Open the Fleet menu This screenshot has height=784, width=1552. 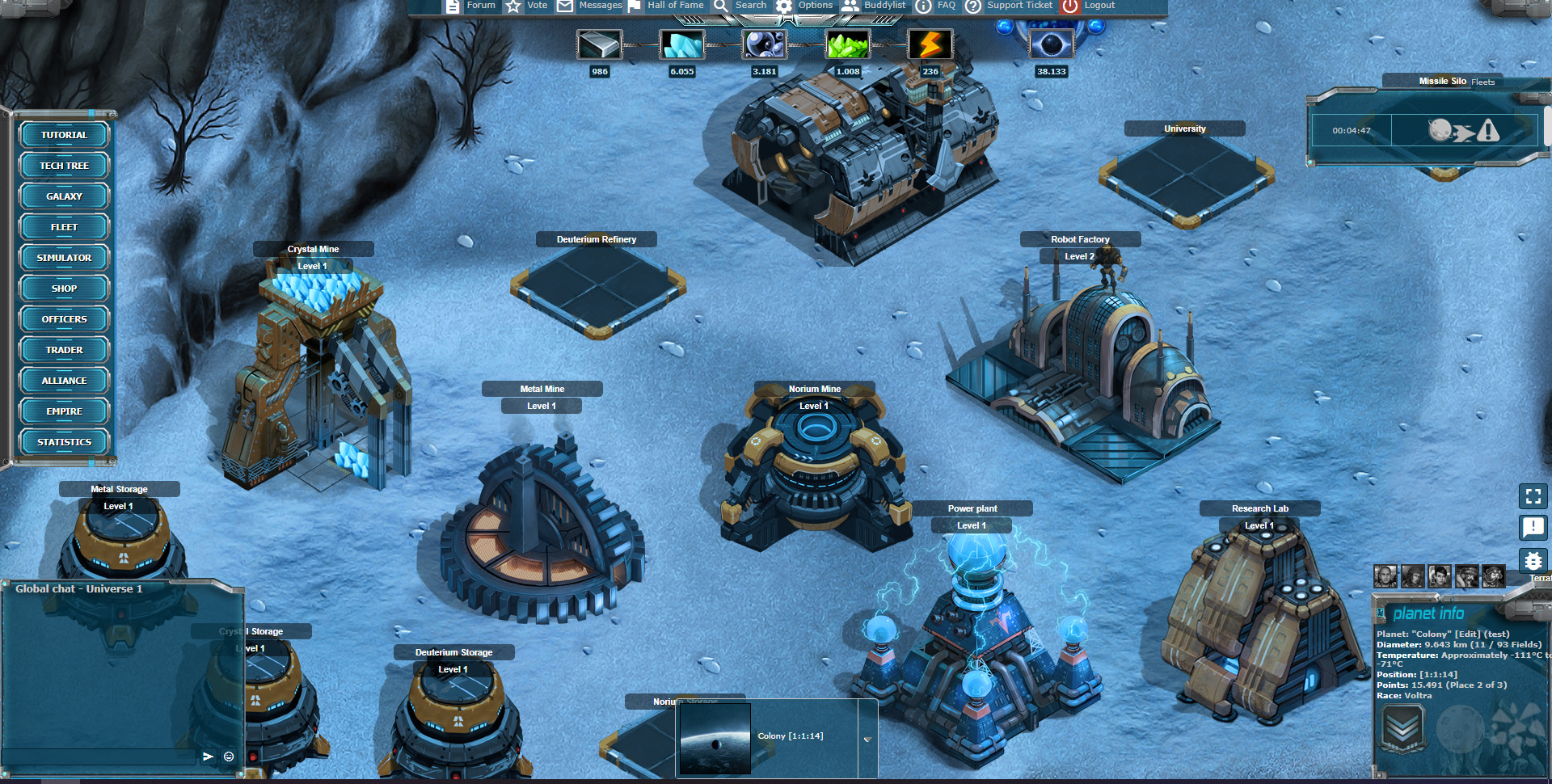(x=64, y=227)
